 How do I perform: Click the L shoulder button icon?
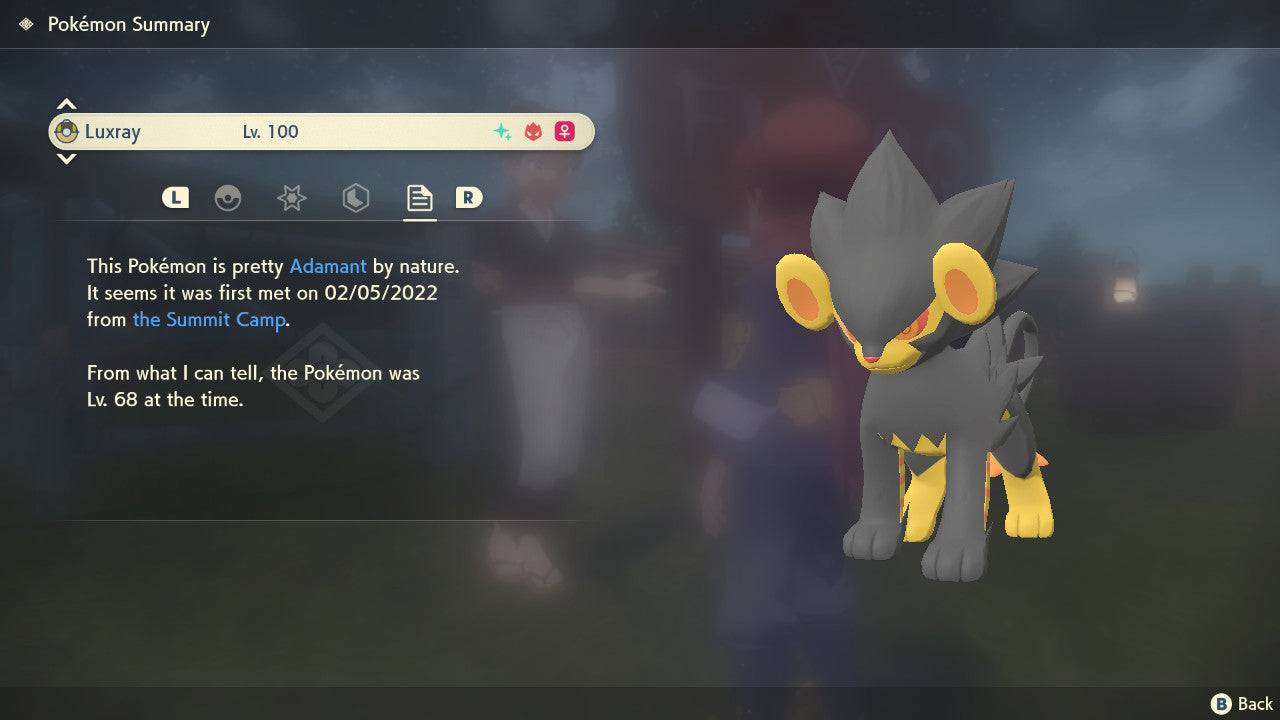pos(175,198)
